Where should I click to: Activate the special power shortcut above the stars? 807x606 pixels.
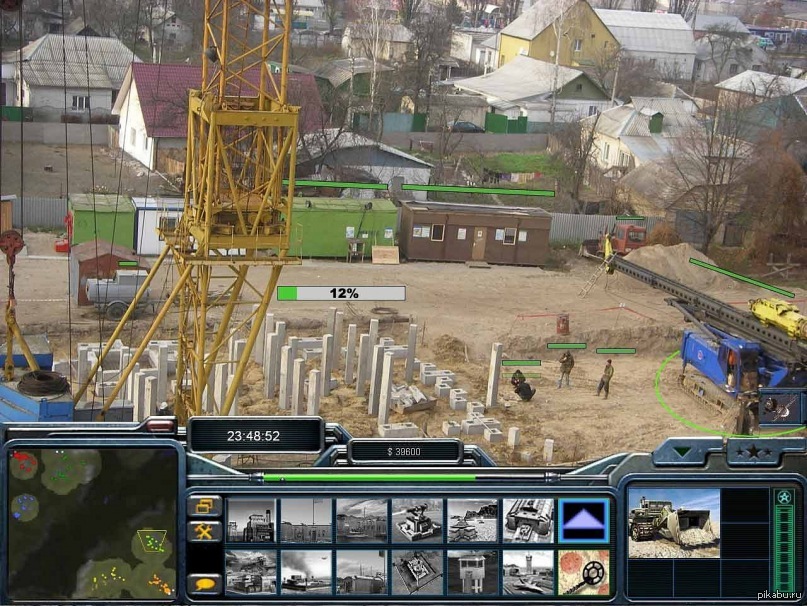point(779,406)
